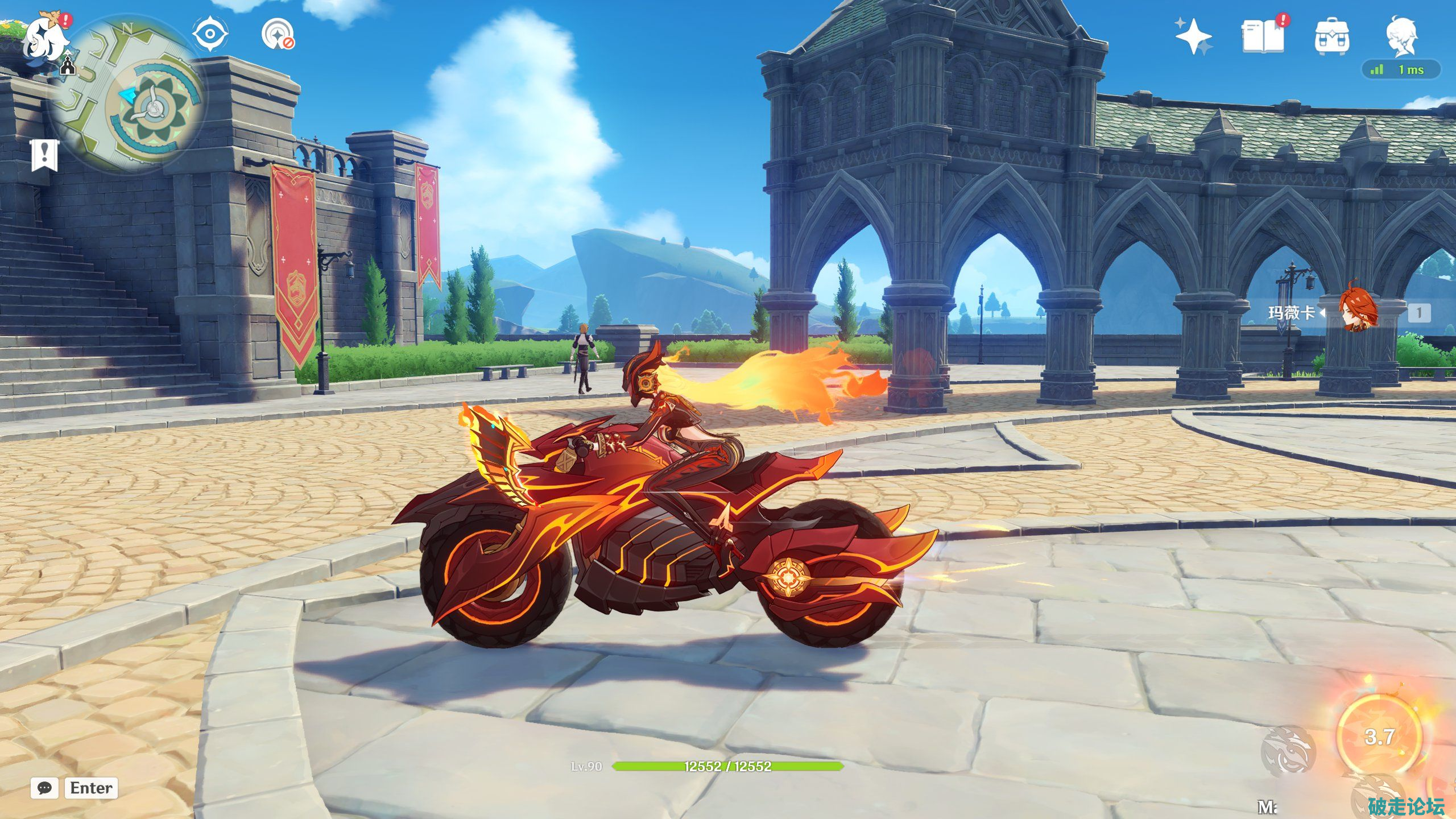
Task: Open the quest bookmark with exclamation mark
Action: point(44,154)
